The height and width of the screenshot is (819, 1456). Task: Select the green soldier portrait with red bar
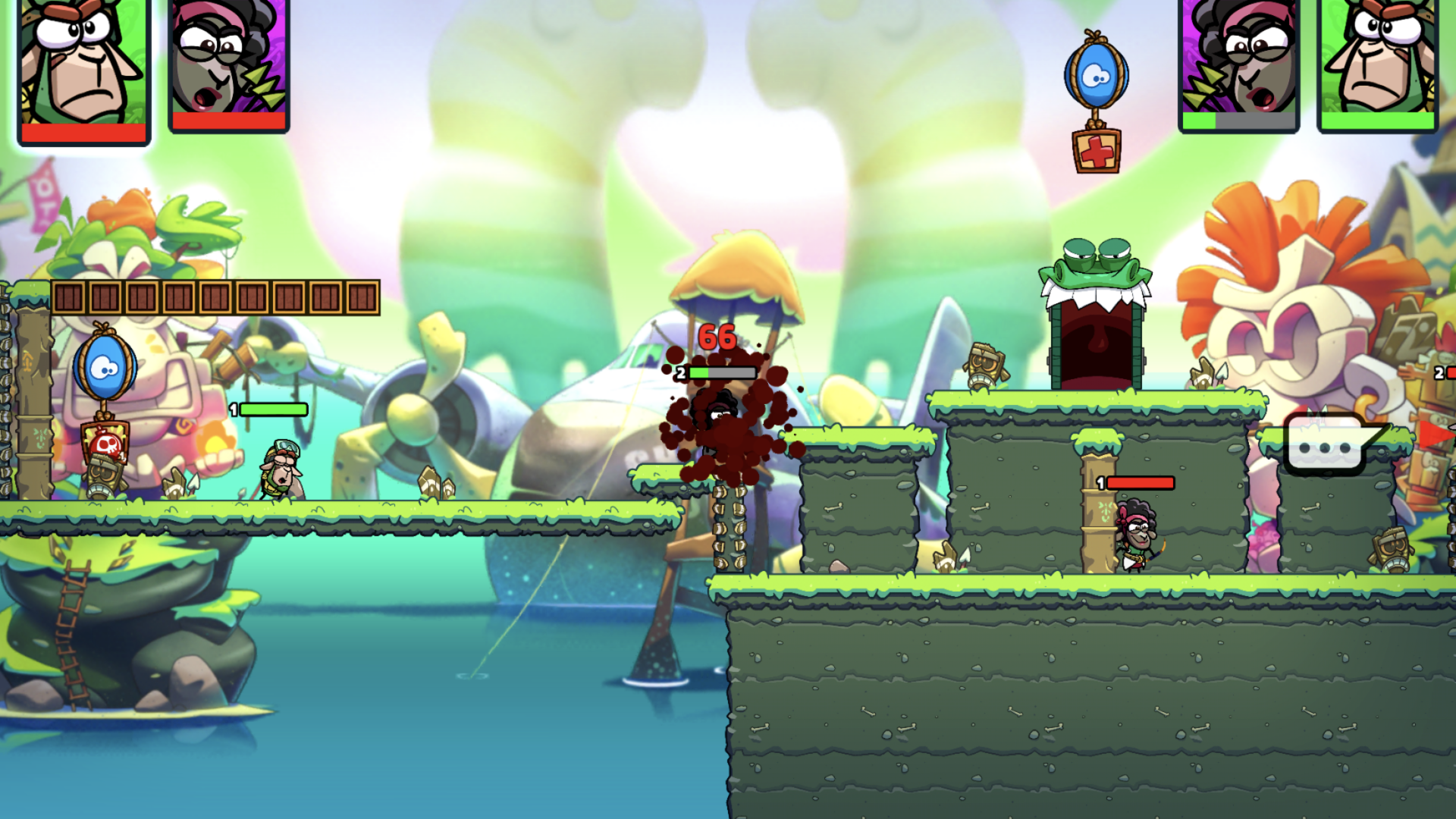click(x=83, y=68)
